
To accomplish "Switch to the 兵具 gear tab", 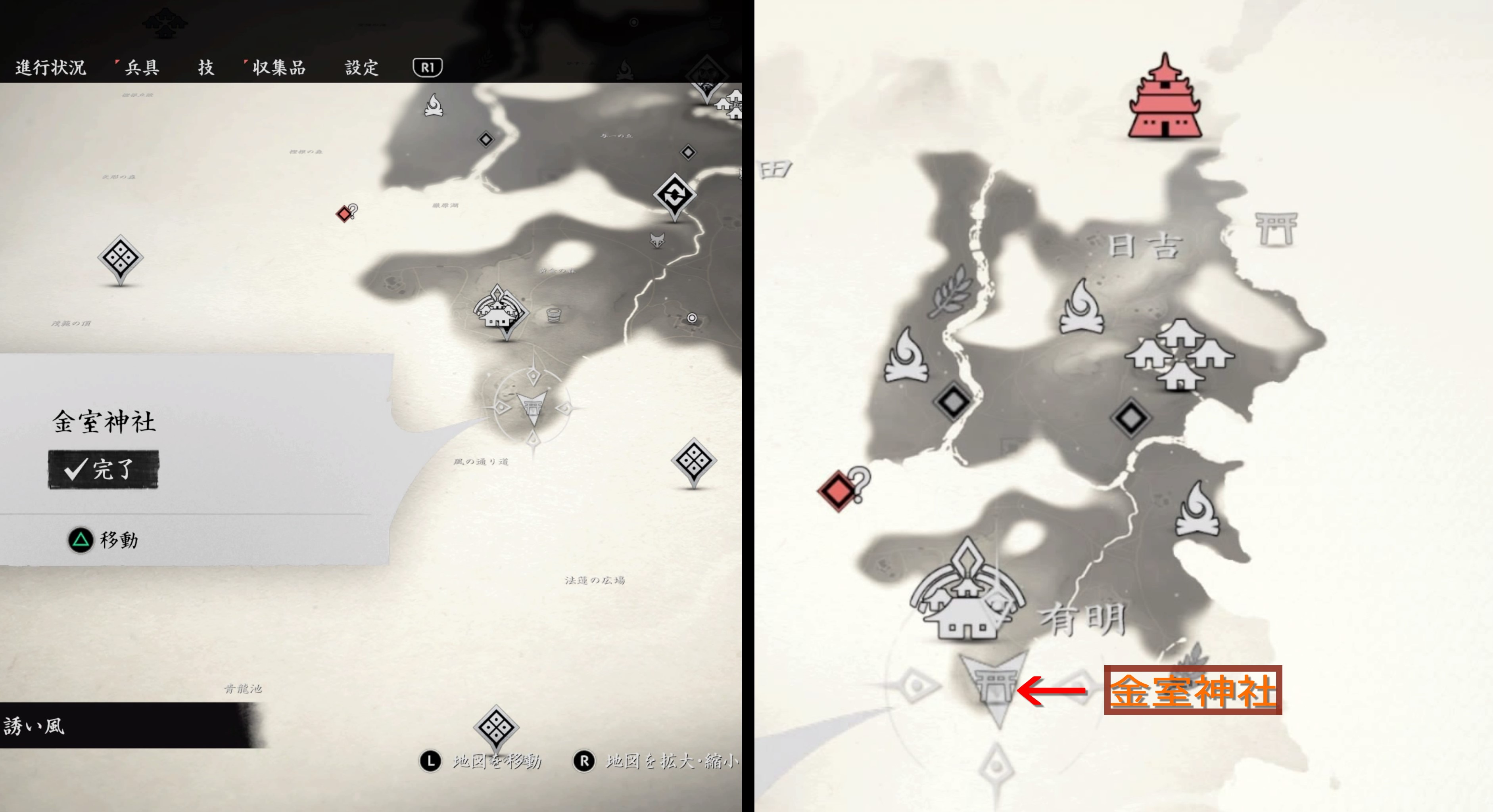I will click(142, 68).
